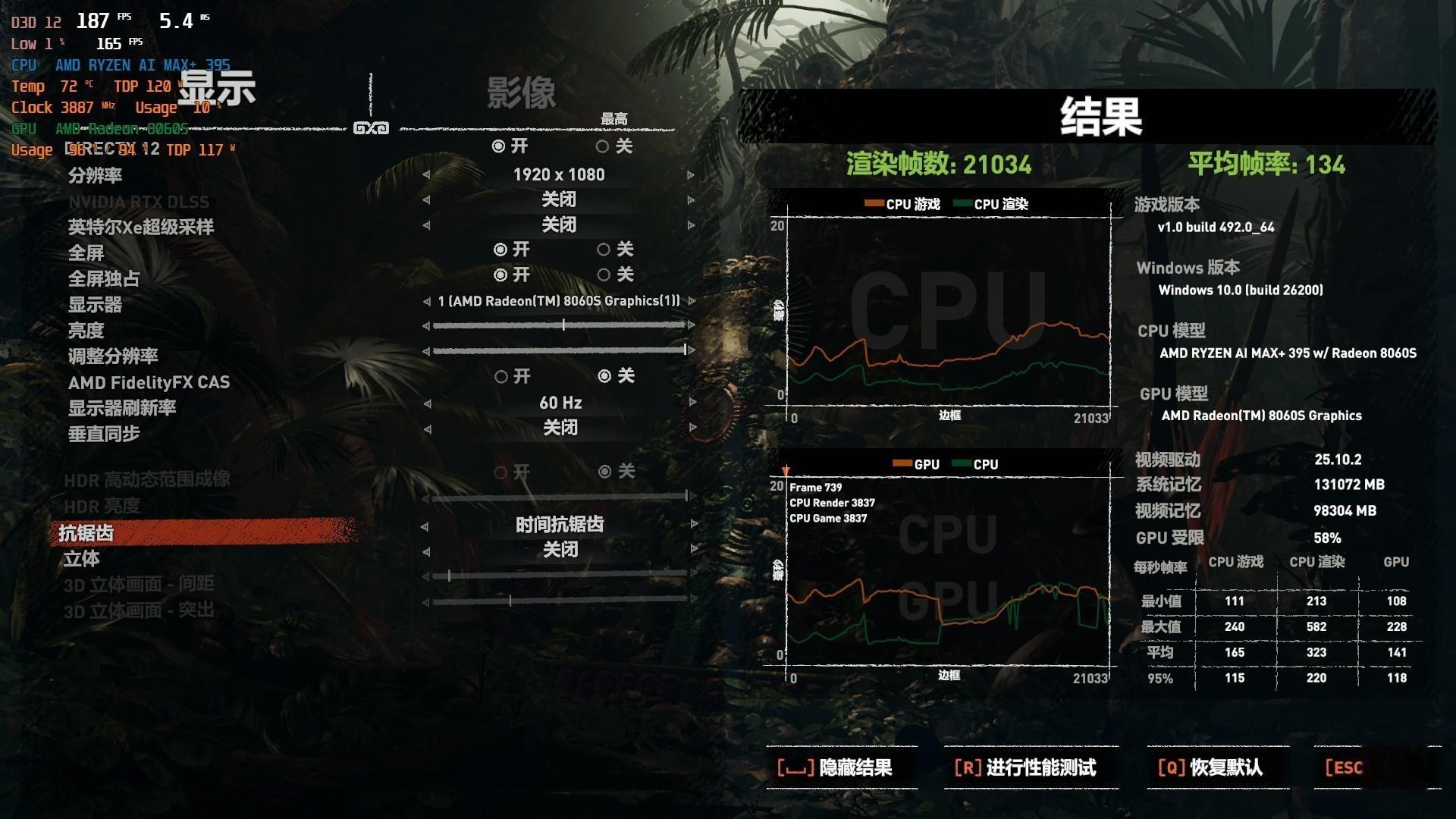Adjust the 亮度 slider
The height and width of the screenshot is (819, 1456).
(x=563, y=325)
